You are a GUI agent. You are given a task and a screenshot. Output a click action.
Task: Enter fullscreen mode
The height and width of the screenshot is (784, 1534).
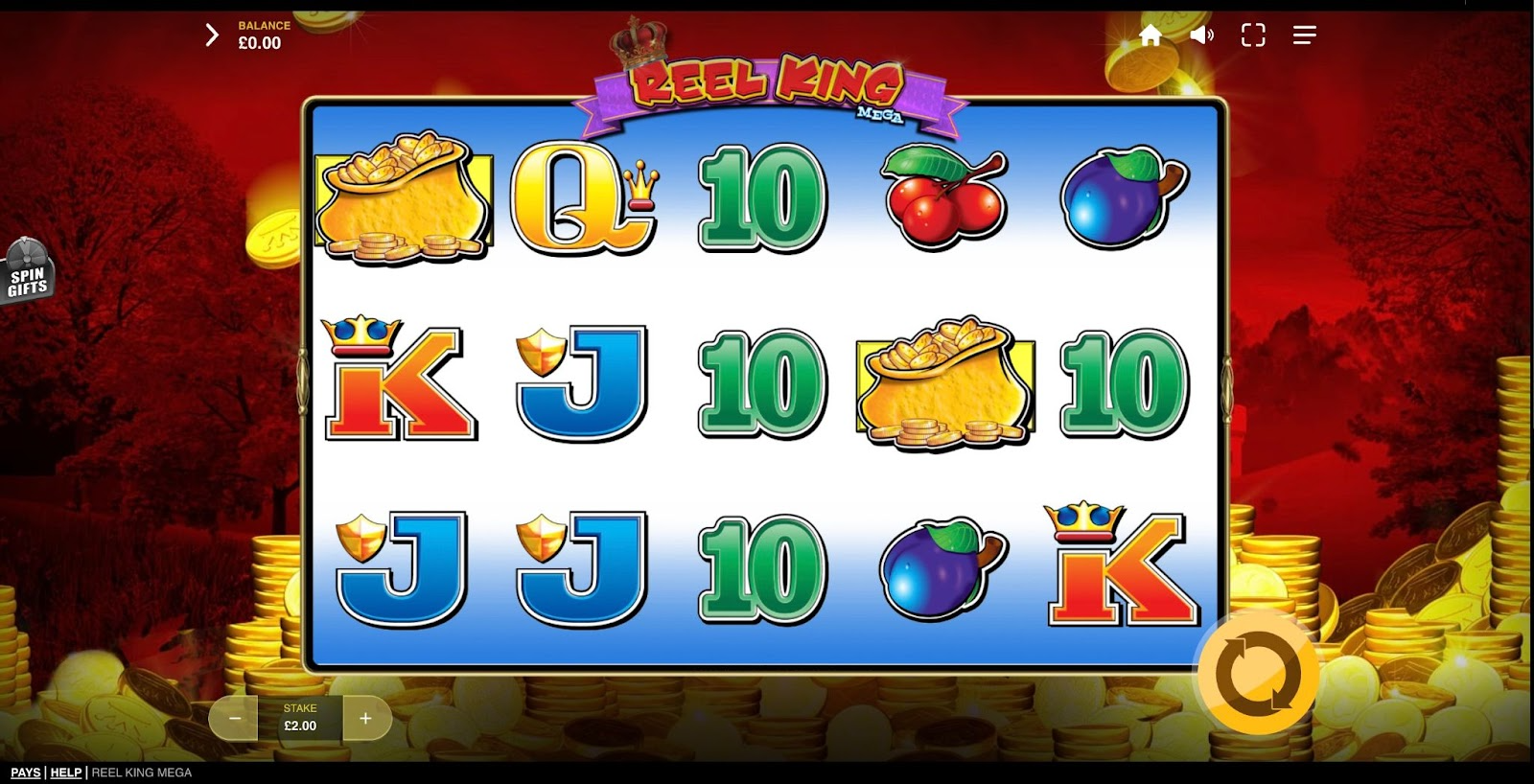pyautogui.click(x=1253, y=35)
